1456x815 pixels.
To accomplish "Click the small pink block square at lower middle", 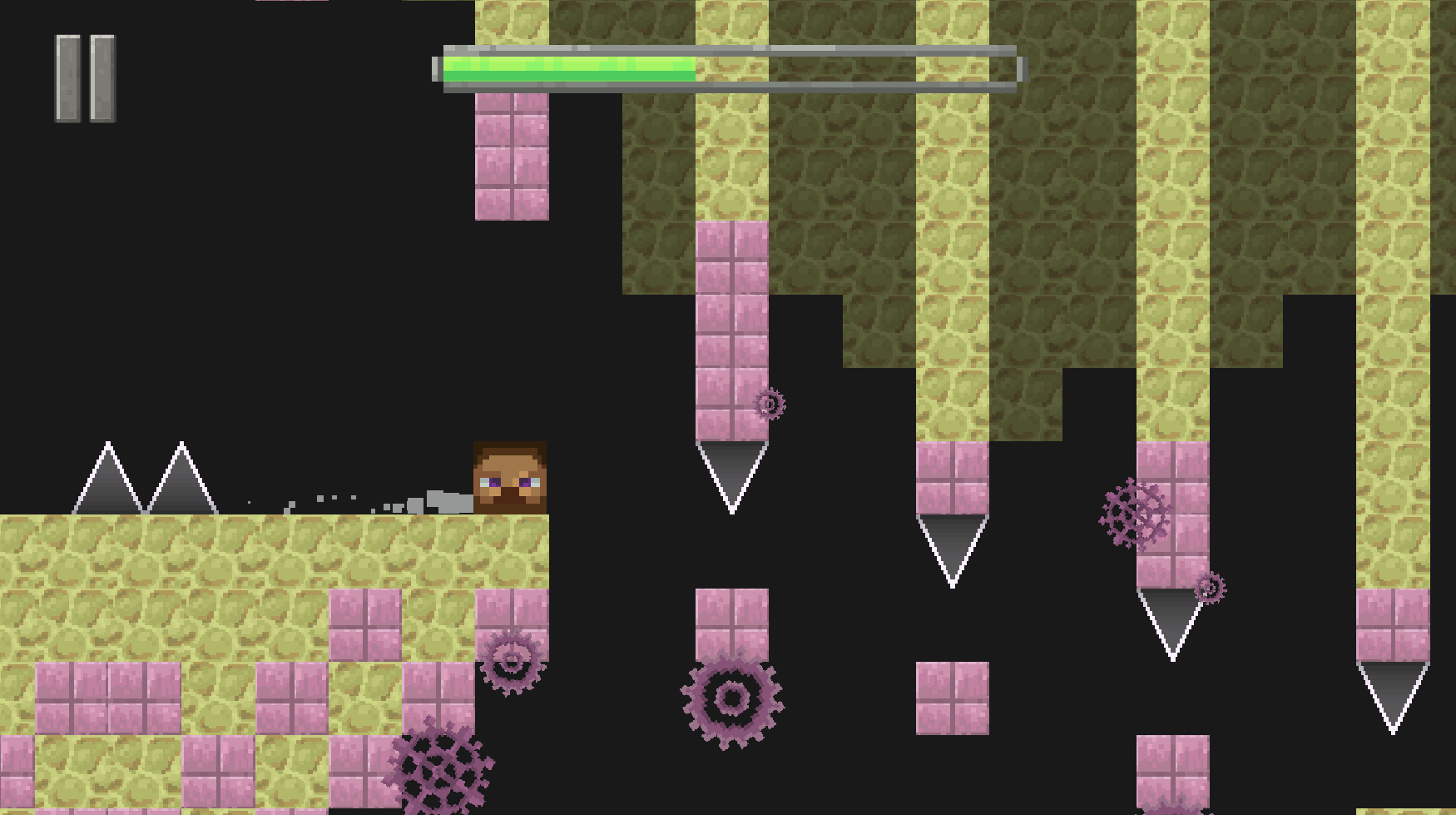I will click(x=953, y=699).
